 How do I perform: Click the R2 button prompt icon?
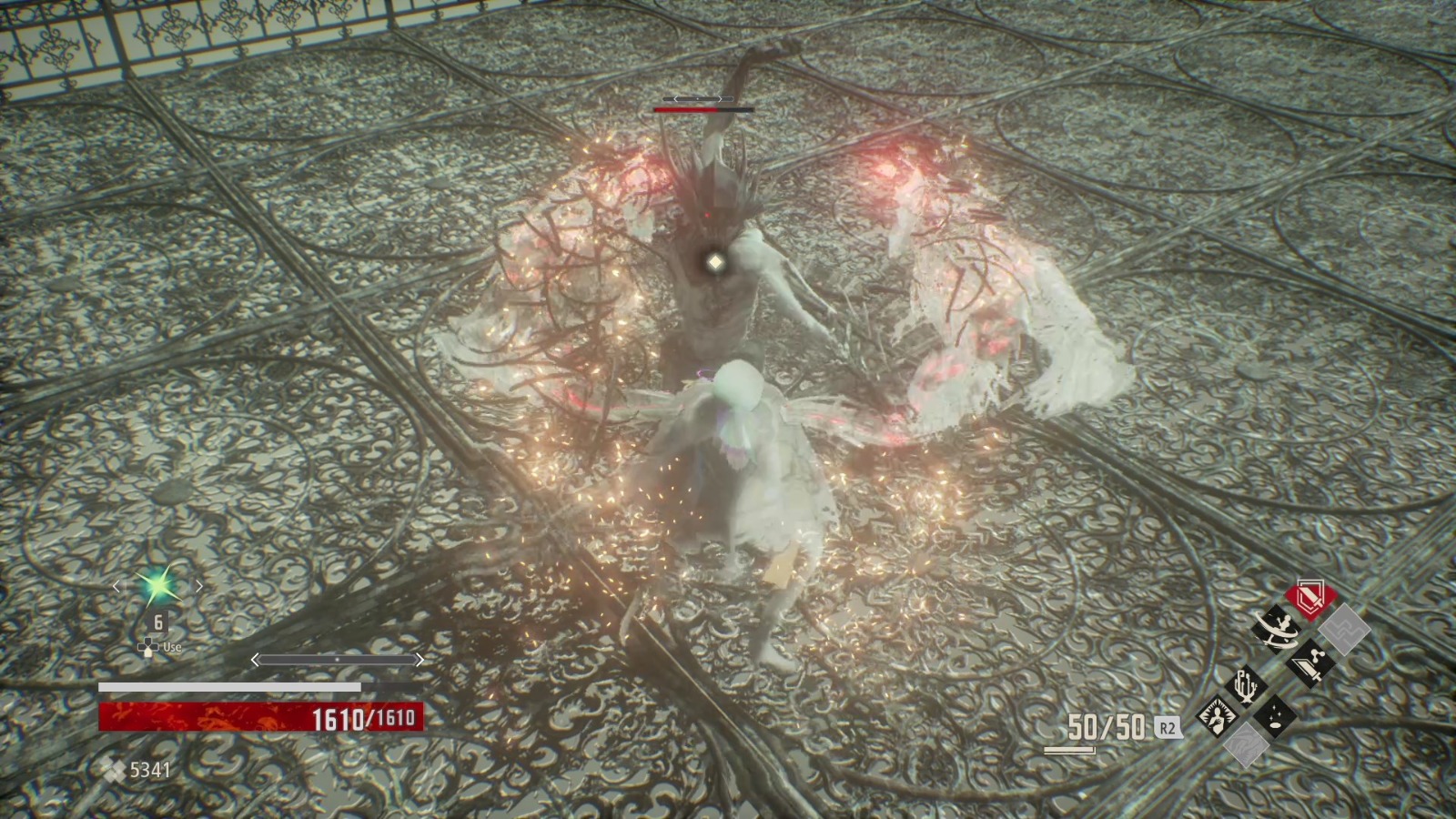1168,728
